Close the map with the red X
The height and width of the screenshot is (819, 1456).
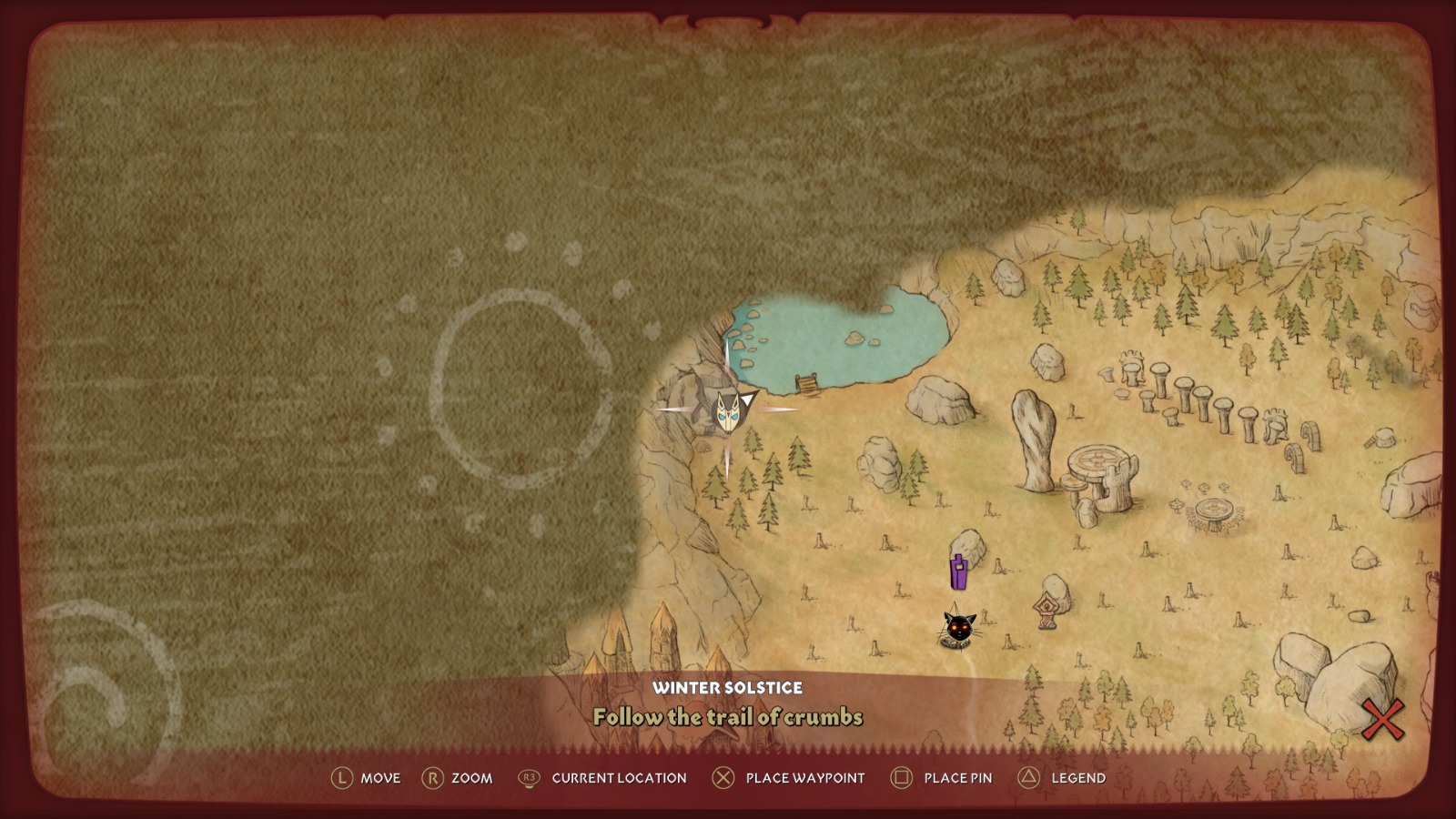(1383, 718)
